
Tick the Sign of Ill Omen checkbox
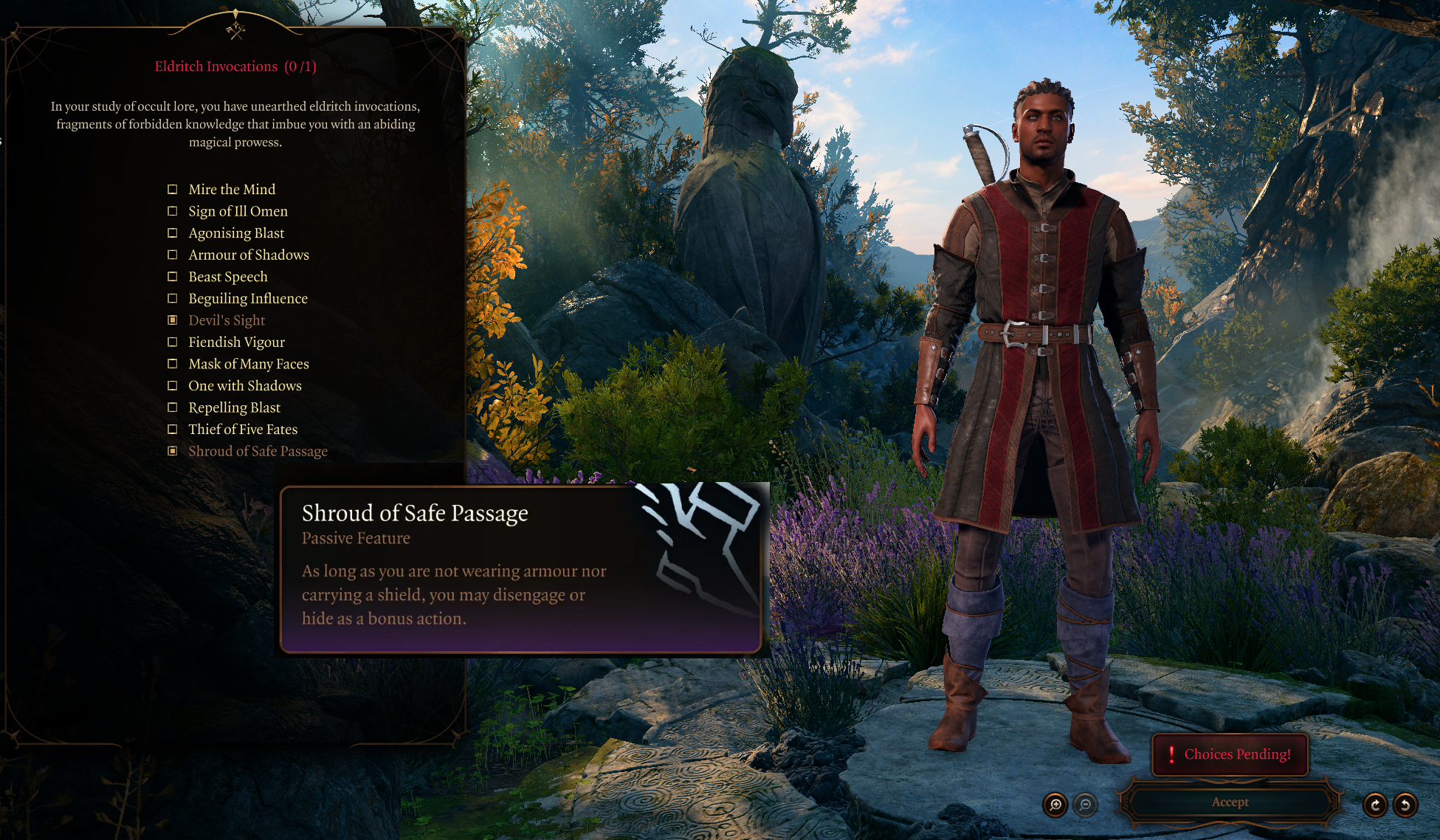click(173, 211)
